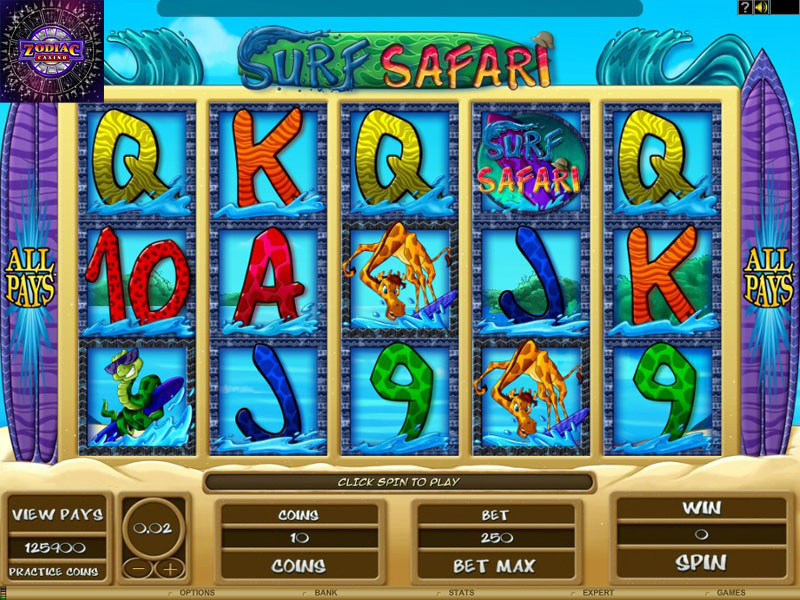Open help with the question mark icon
The image size is (800, 600).
pyautogui.click(x=745, y=8)
